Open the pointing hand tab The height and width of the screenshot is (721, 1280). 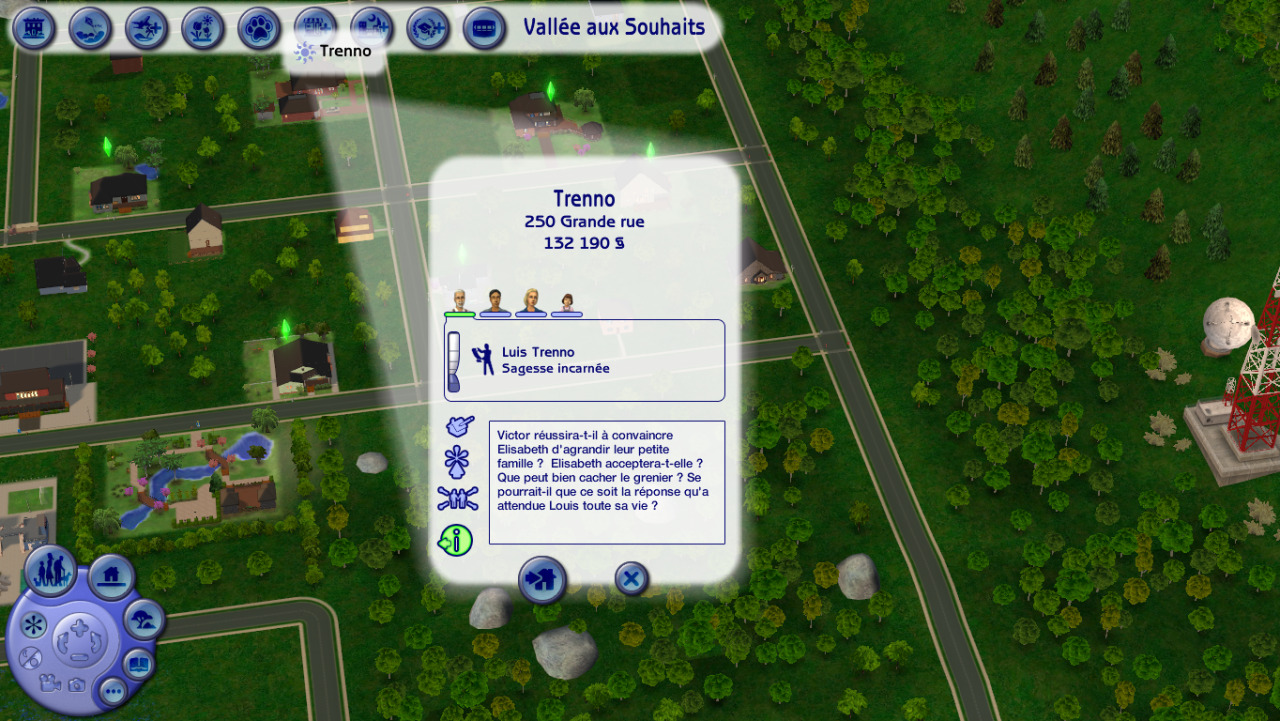tap(458, 427)
